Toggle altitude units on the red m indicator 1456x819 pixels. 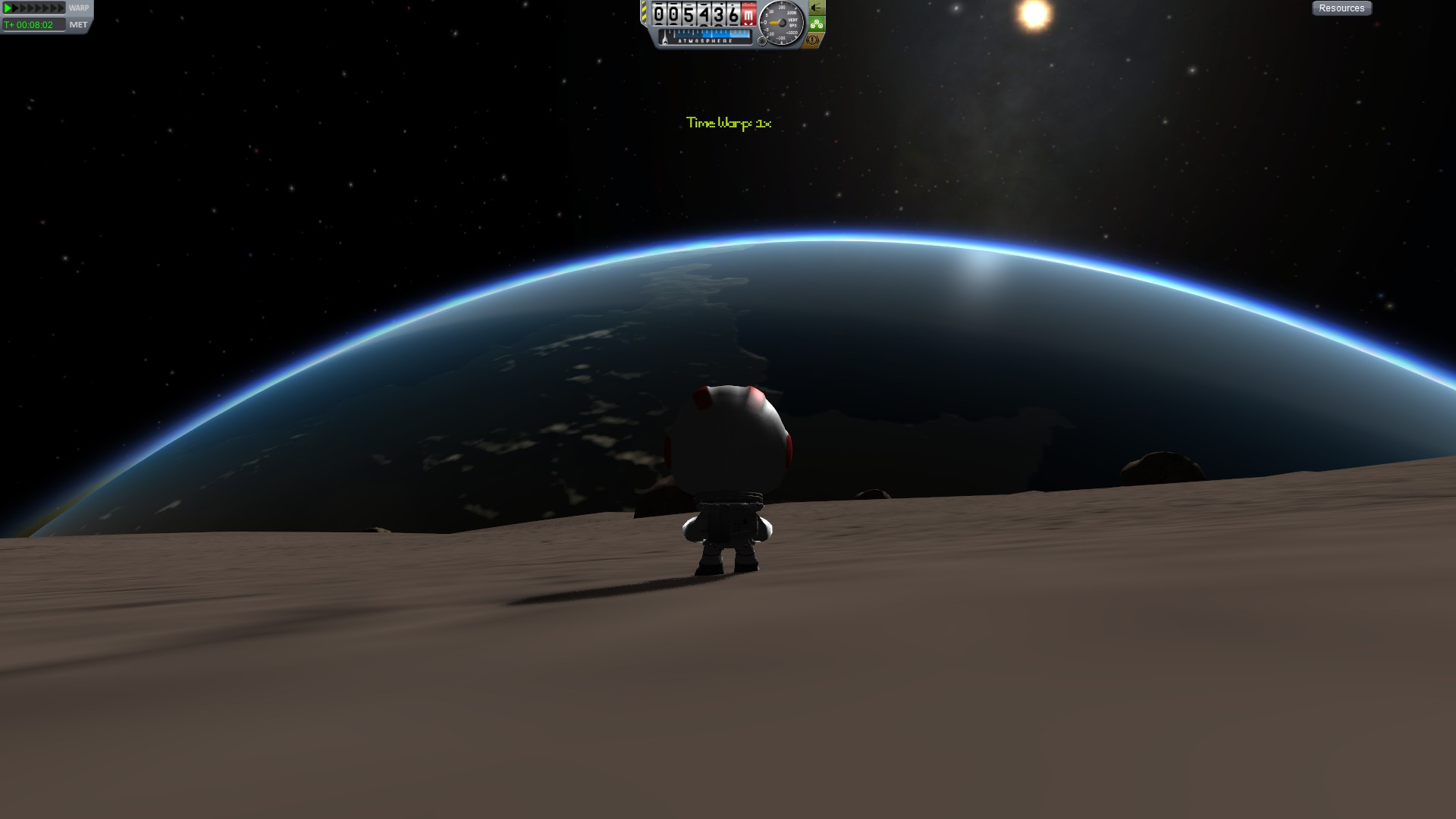pyautogui.click(x=749, y=14)
